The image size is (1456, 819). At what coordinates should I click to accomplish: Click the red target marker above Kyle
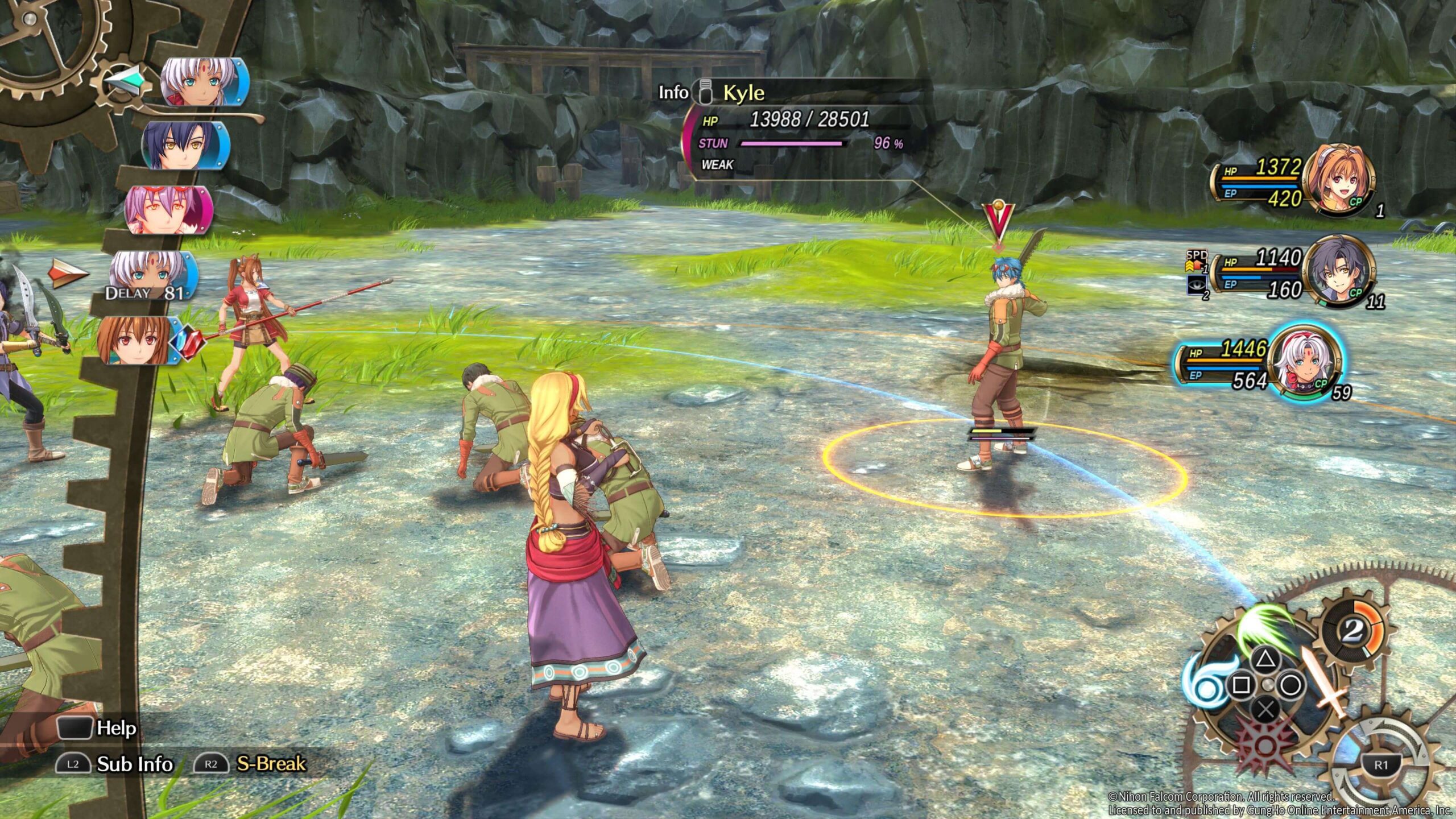[x=999, y=220]
